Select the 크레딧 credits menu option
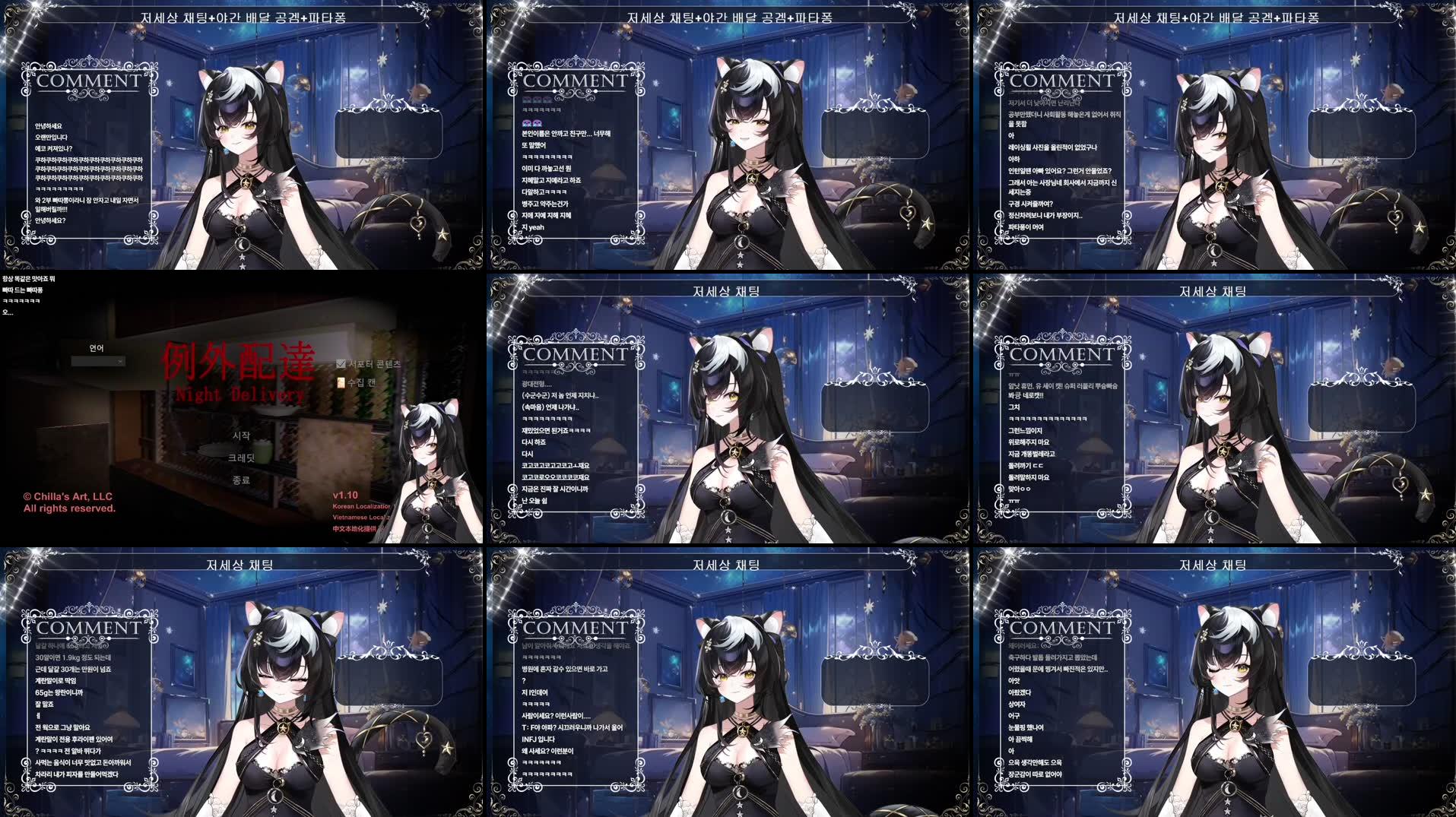This screenshot has height=817, width=1456. pos(240,459)
